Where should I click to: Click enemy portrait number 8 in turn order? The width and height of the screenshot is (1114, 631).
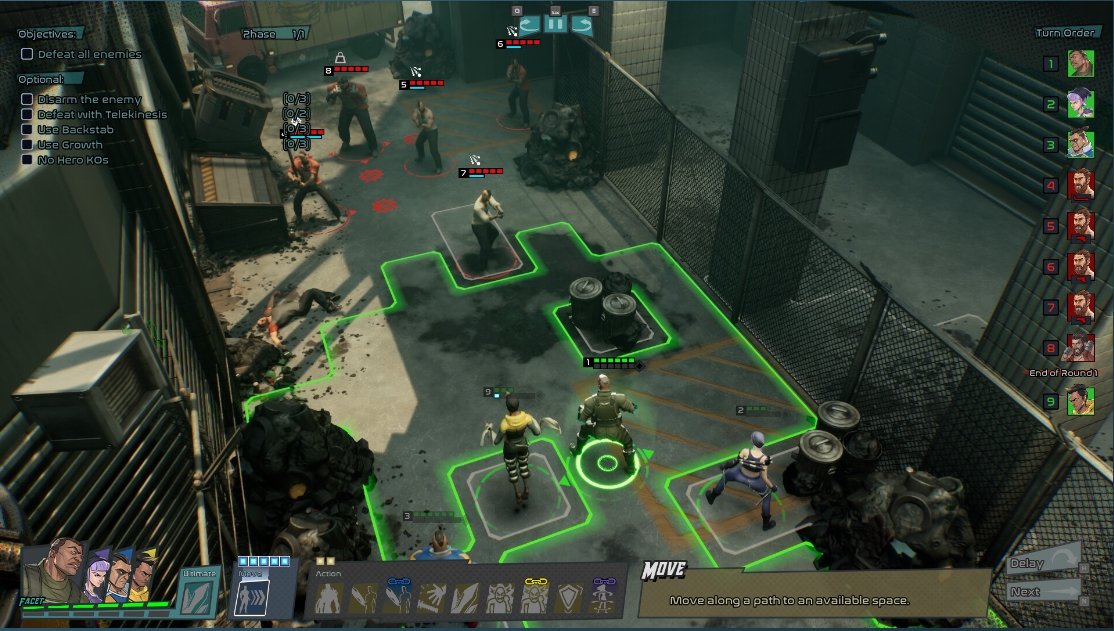pyautogui.click(x=1080, y=348)
